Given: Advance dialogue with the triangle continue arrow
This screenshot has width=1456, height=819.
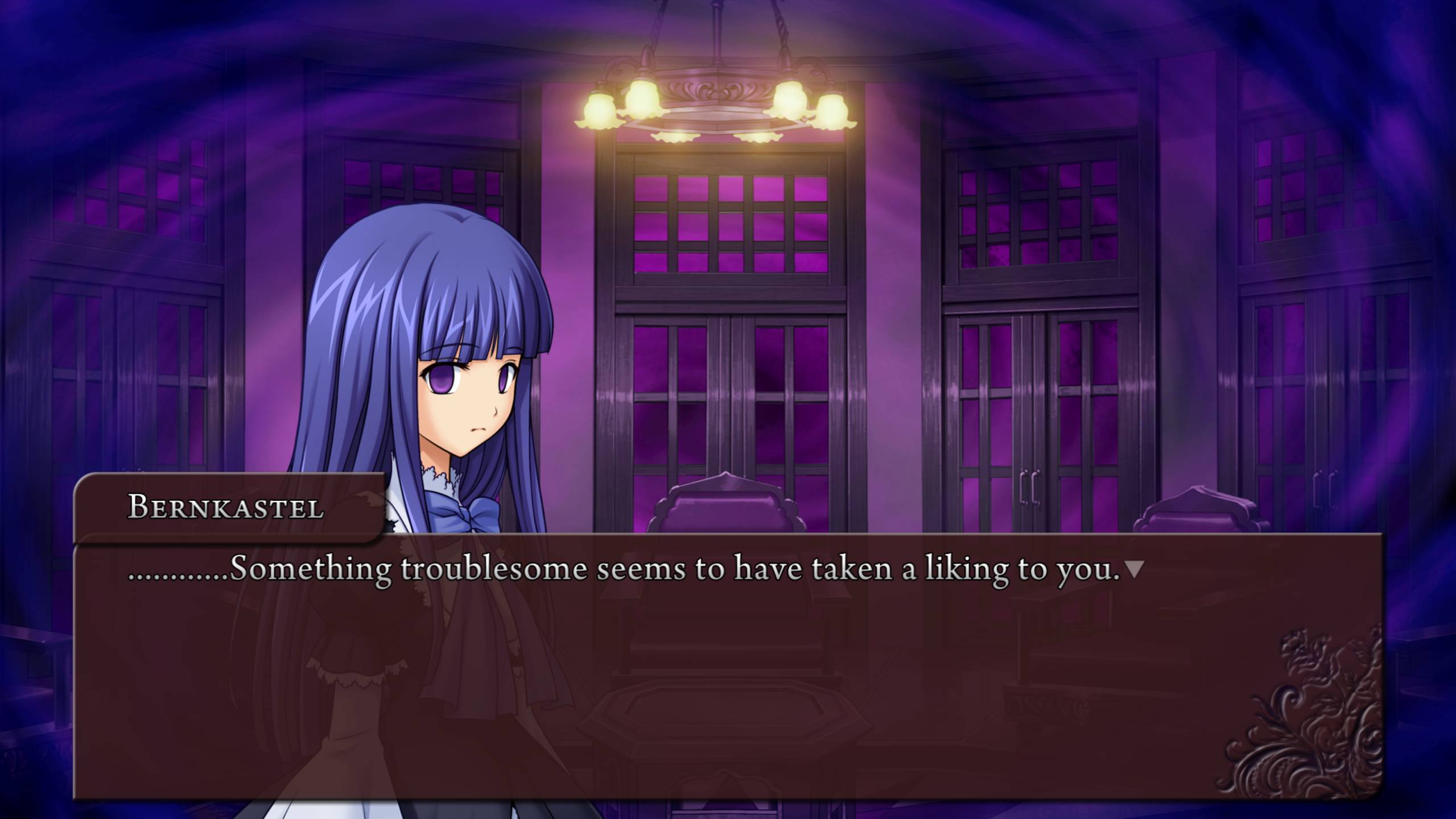Looking at the screenshot, I should 1135,569.
